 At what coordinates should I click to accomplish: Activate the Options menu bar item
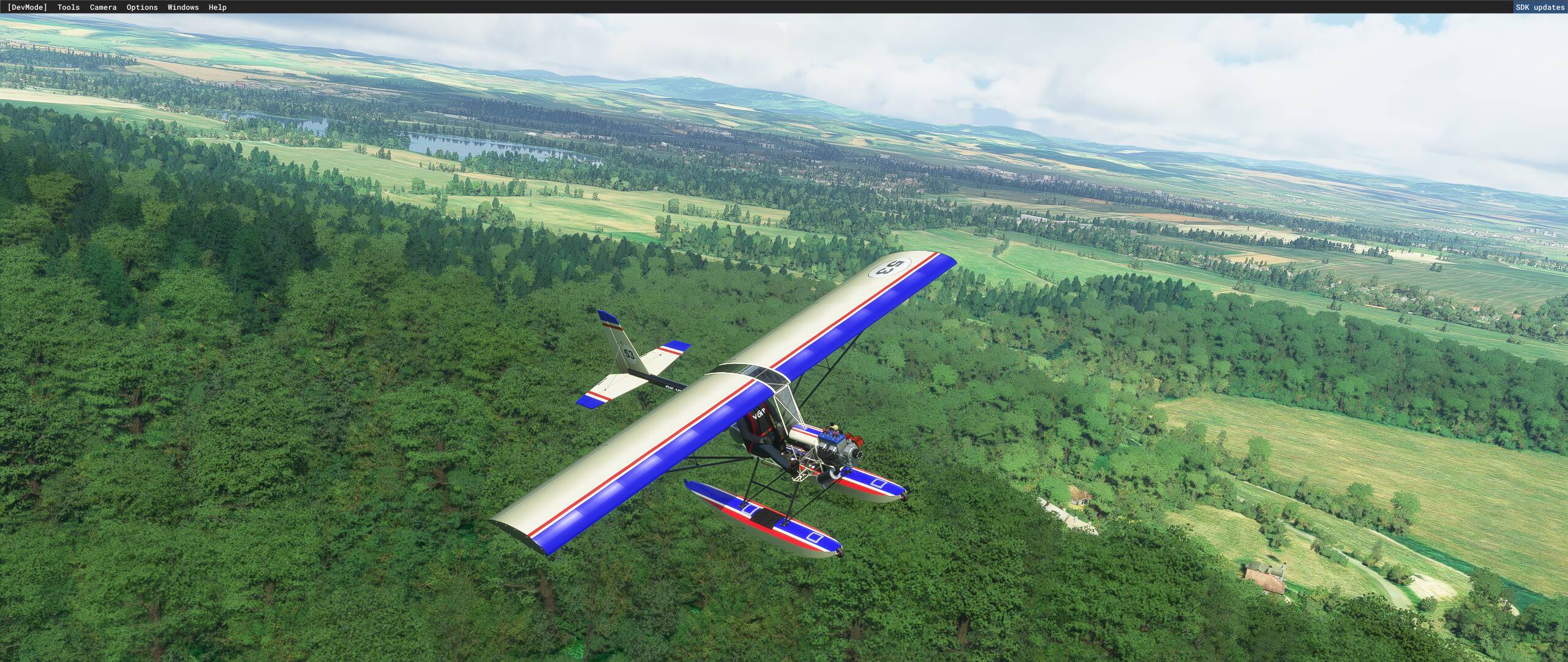click(141, 7)
